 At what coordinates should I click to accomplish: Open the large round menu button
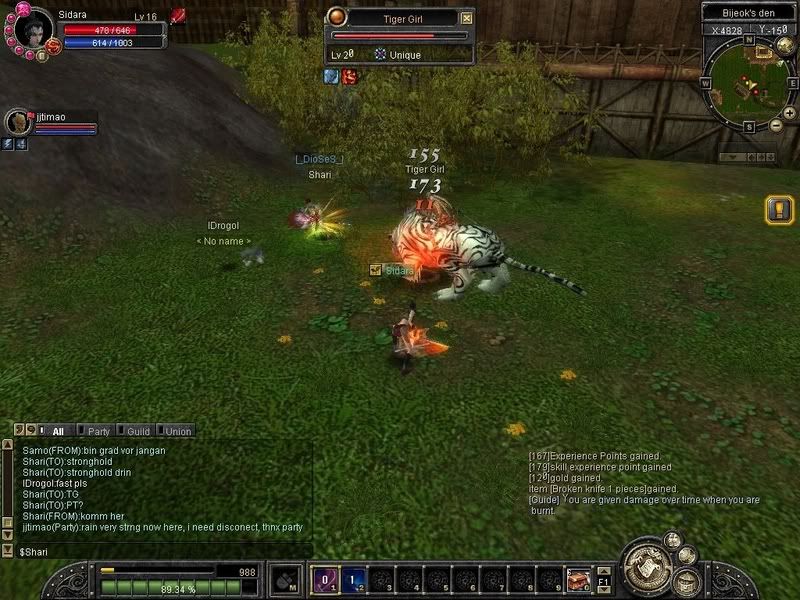point(647,567)
